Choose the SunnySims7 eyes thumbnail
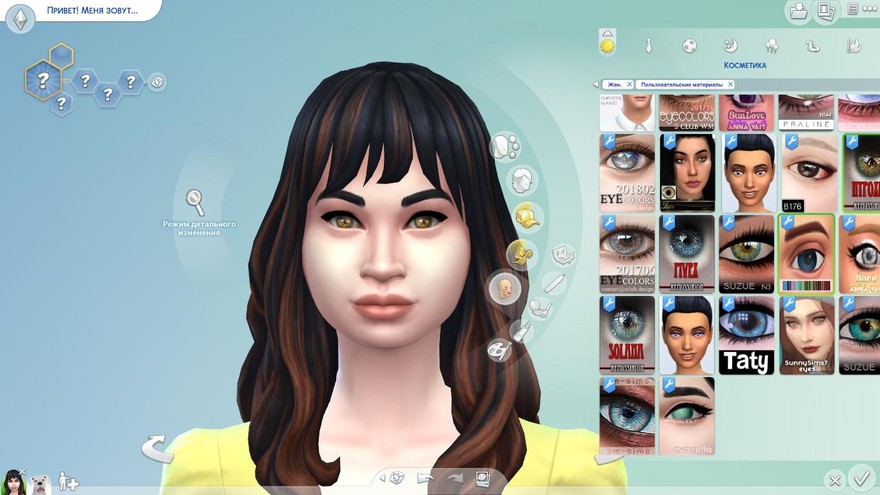This screenshot has height=495, width=880. [x=807, y=335]
